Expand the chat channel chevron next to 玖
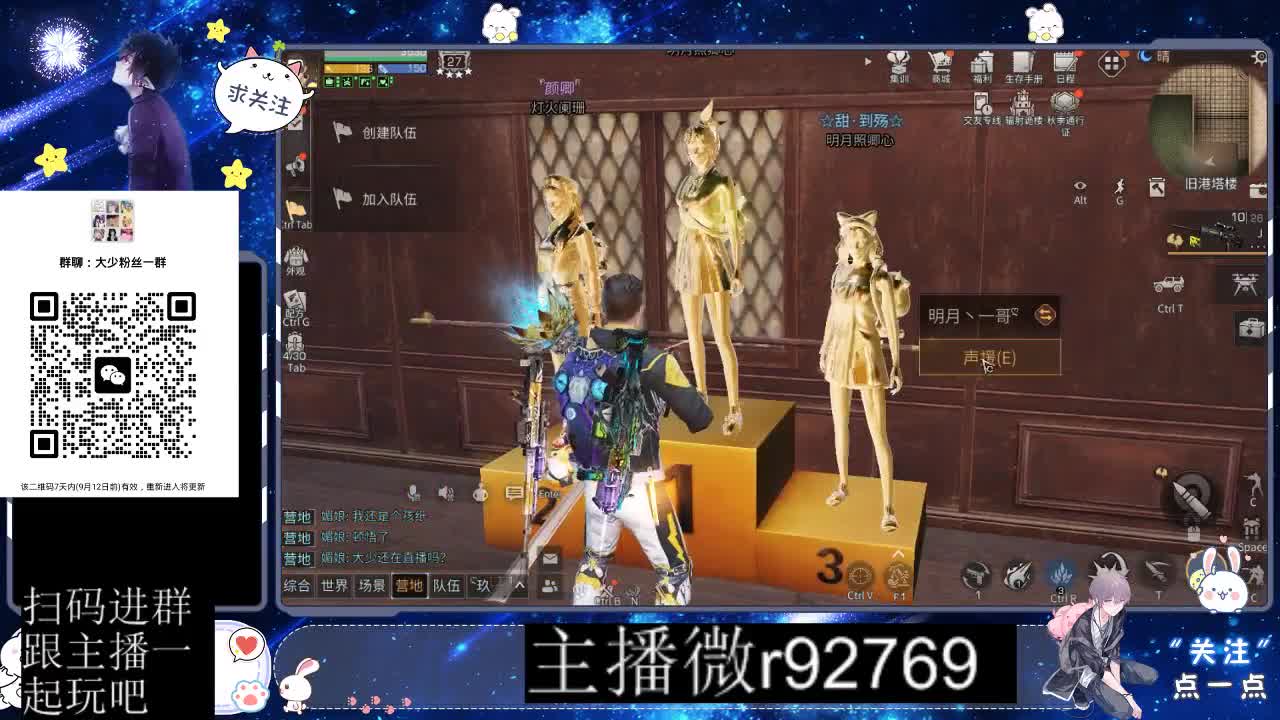 click(x=518, y=586)
